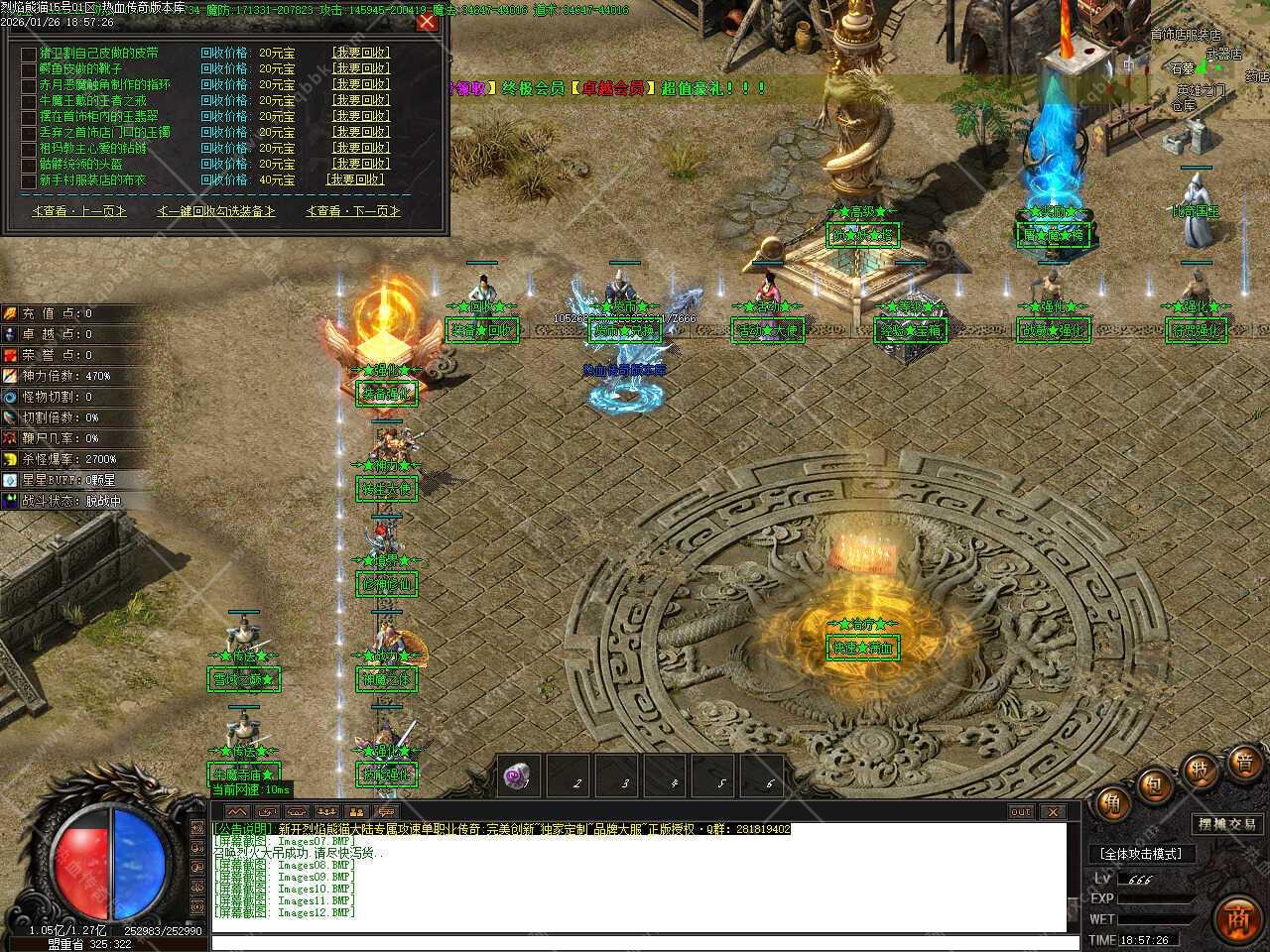Image resolution: width=1270 pixels, height=952 pixels.
Task: Click 我要回收 for 骷髅统领的头盔
Action: (x=360, y=165)
